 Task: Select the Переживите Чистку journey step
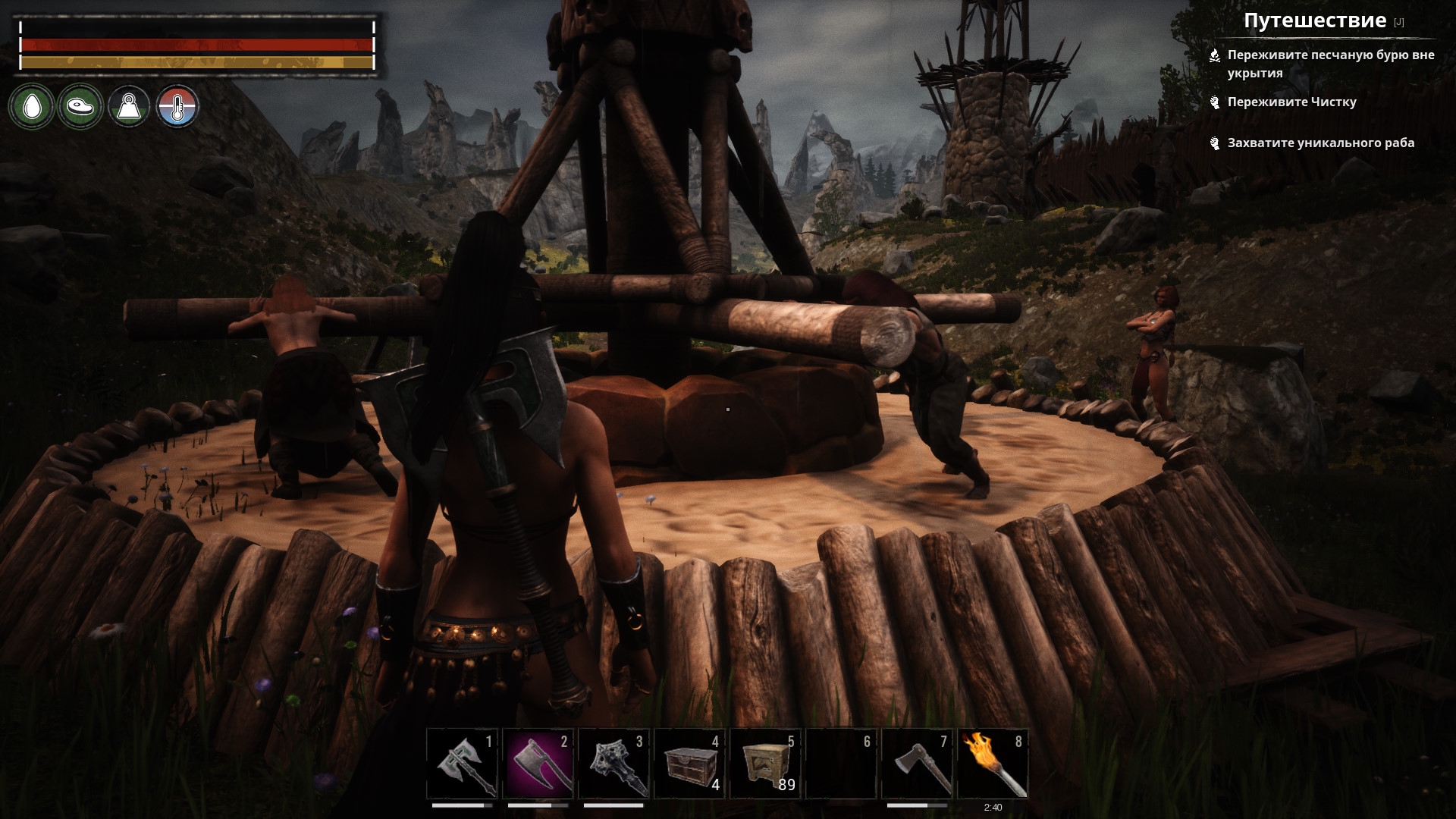point(1291,102)
